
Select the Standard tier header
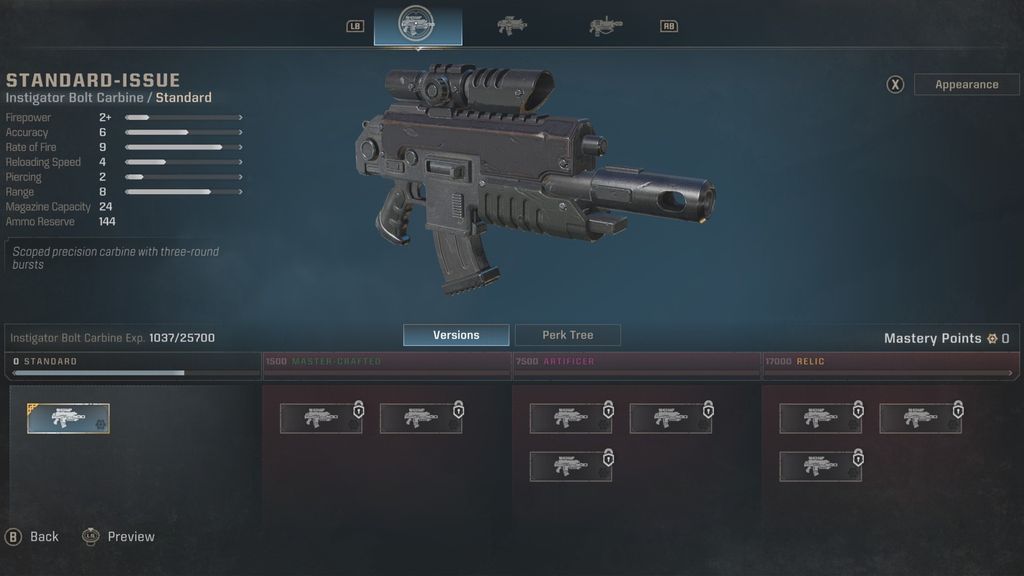pos(134,362)
